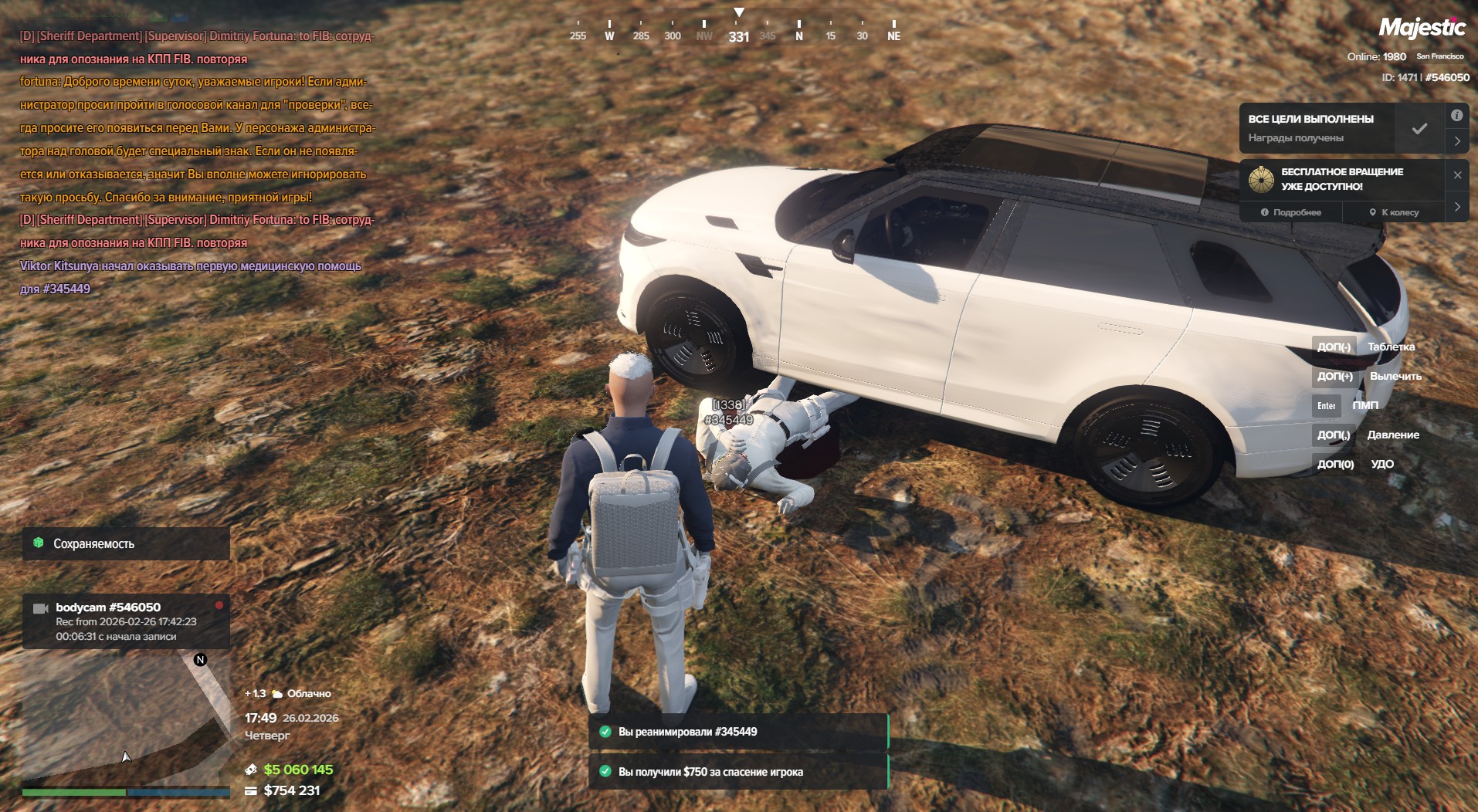1478x812 pixels.
Task: Expand the free spin panel arrow
Action: coord(1457,207)
